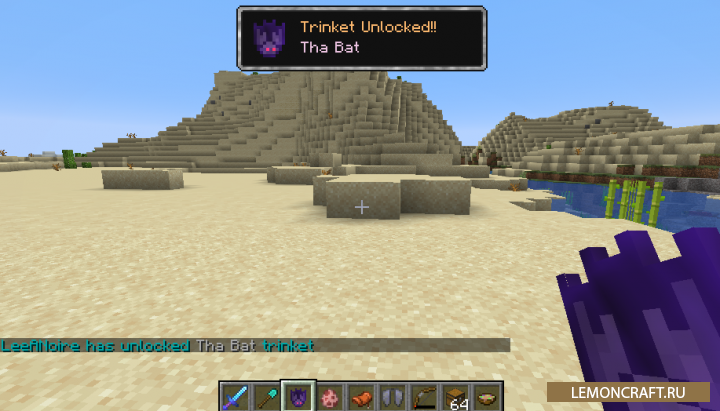Equip the bow from the hotbar
This screenshot has height=411, width=720.
click(423, 396)
